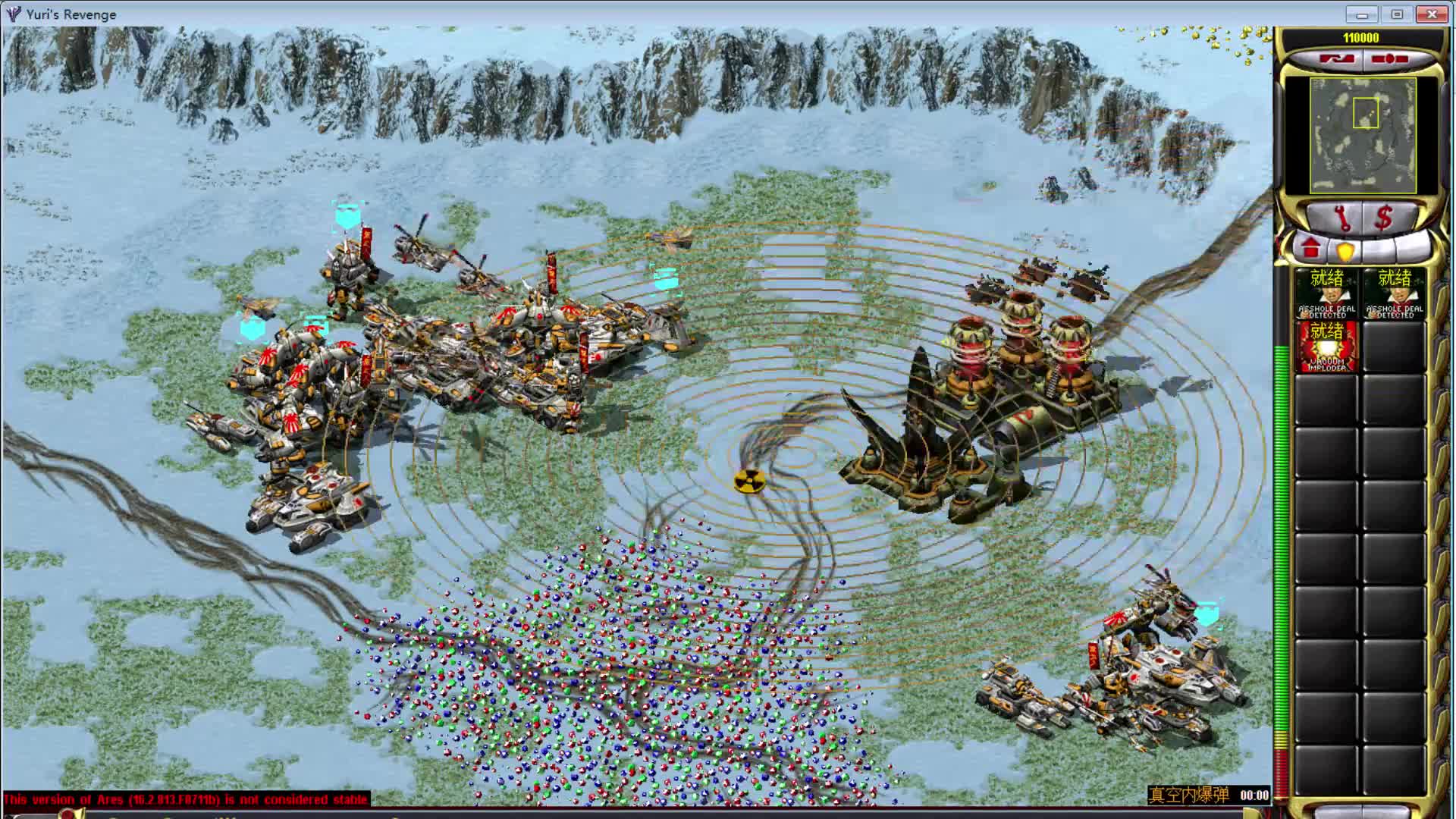Click the credits counter showing 110000

(x=1362, y=36)
